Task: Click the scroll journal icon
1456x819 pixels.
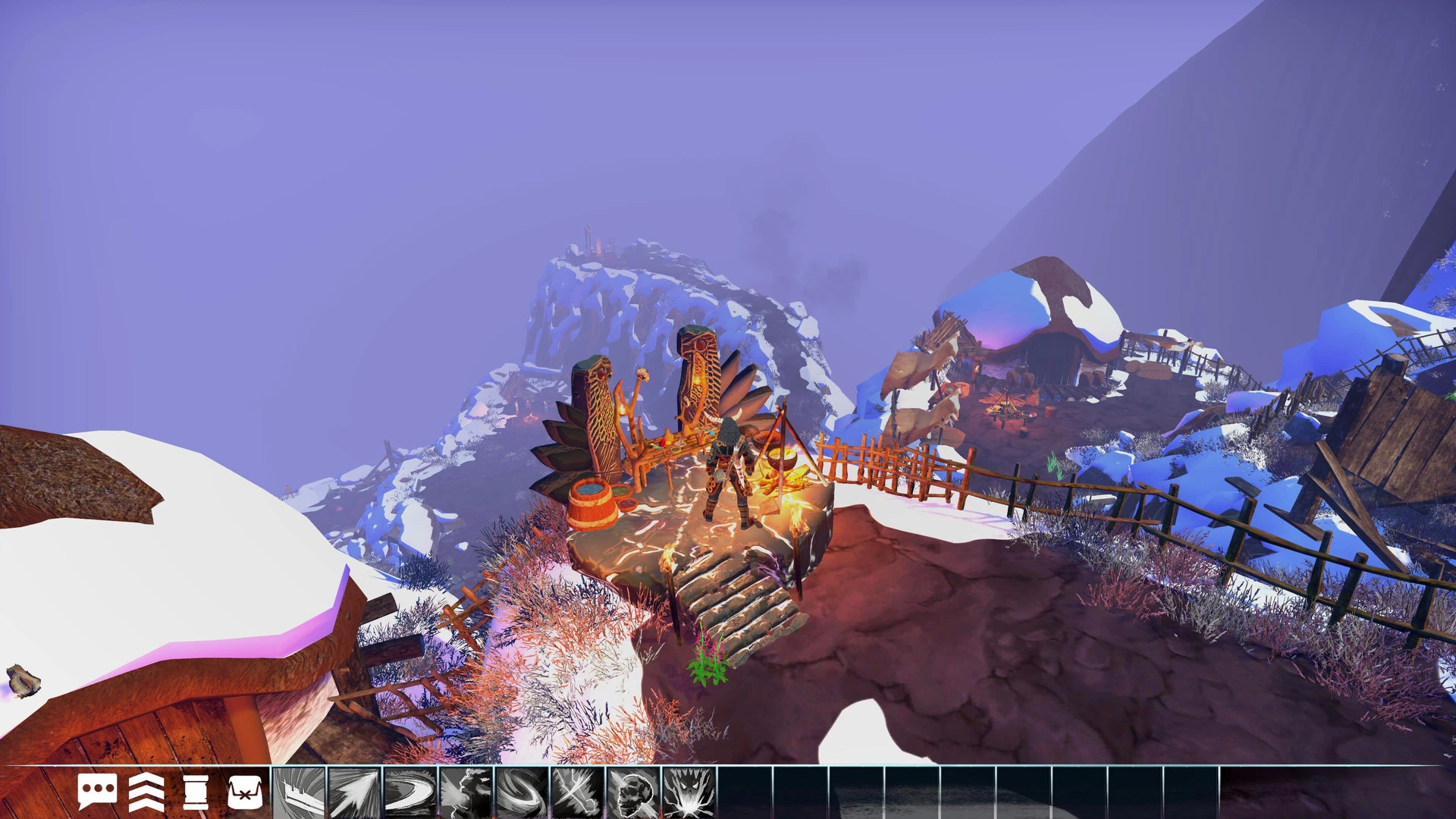Action: pyautogui.click(x=196, y=792)
